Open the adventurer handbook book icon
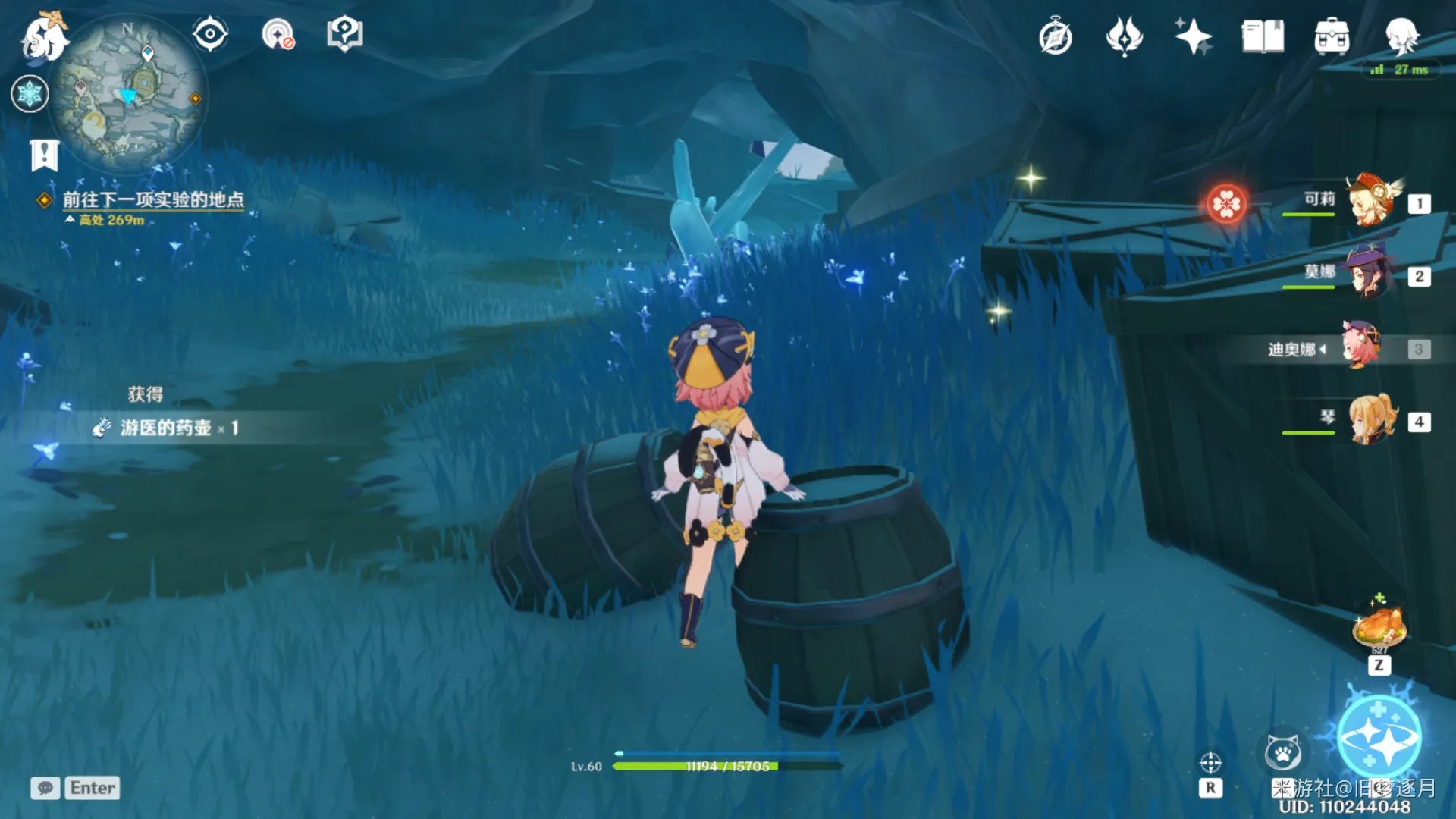Screen dimensions: 1456x819 [x=1263, y=36]
